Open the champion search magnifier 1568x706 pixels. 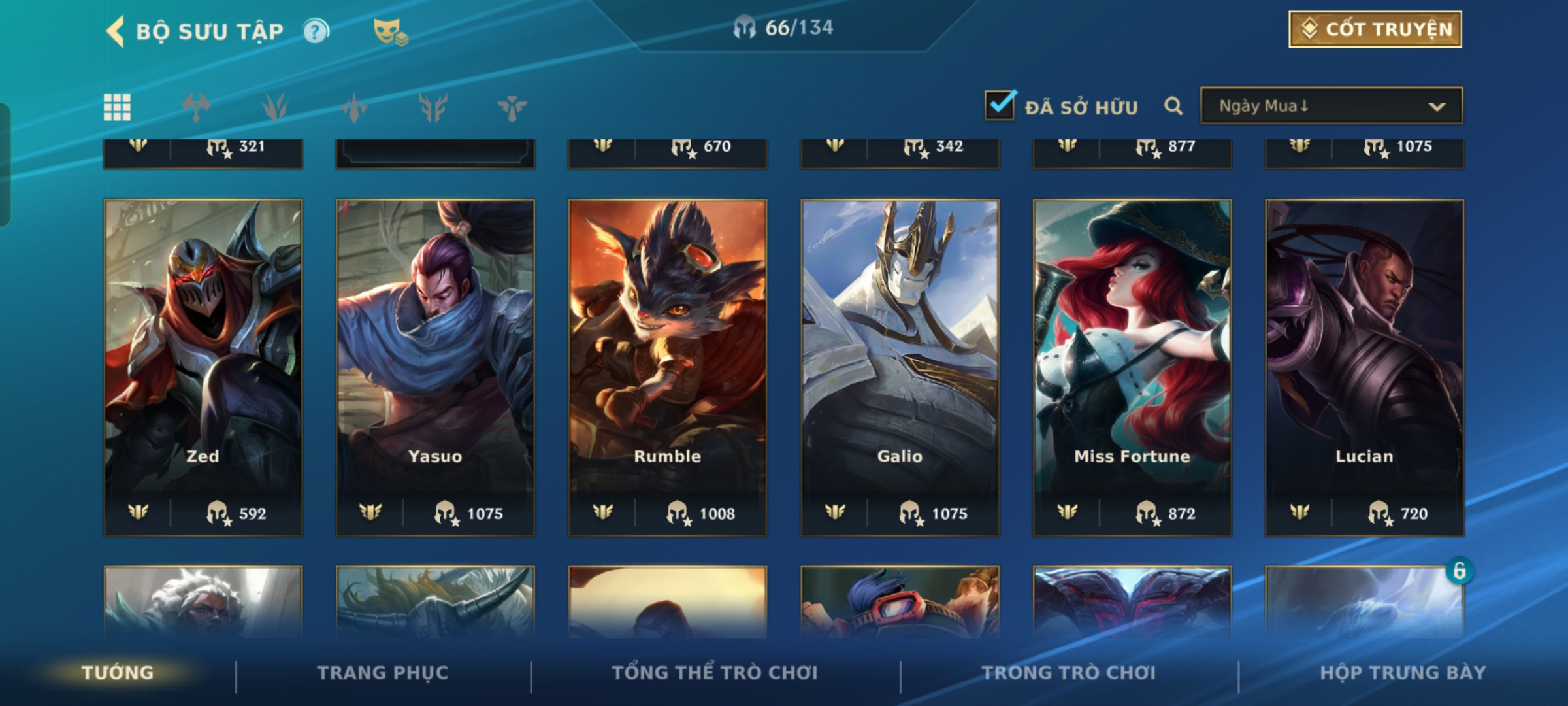pyautogui.click(x=1173, y=106)
